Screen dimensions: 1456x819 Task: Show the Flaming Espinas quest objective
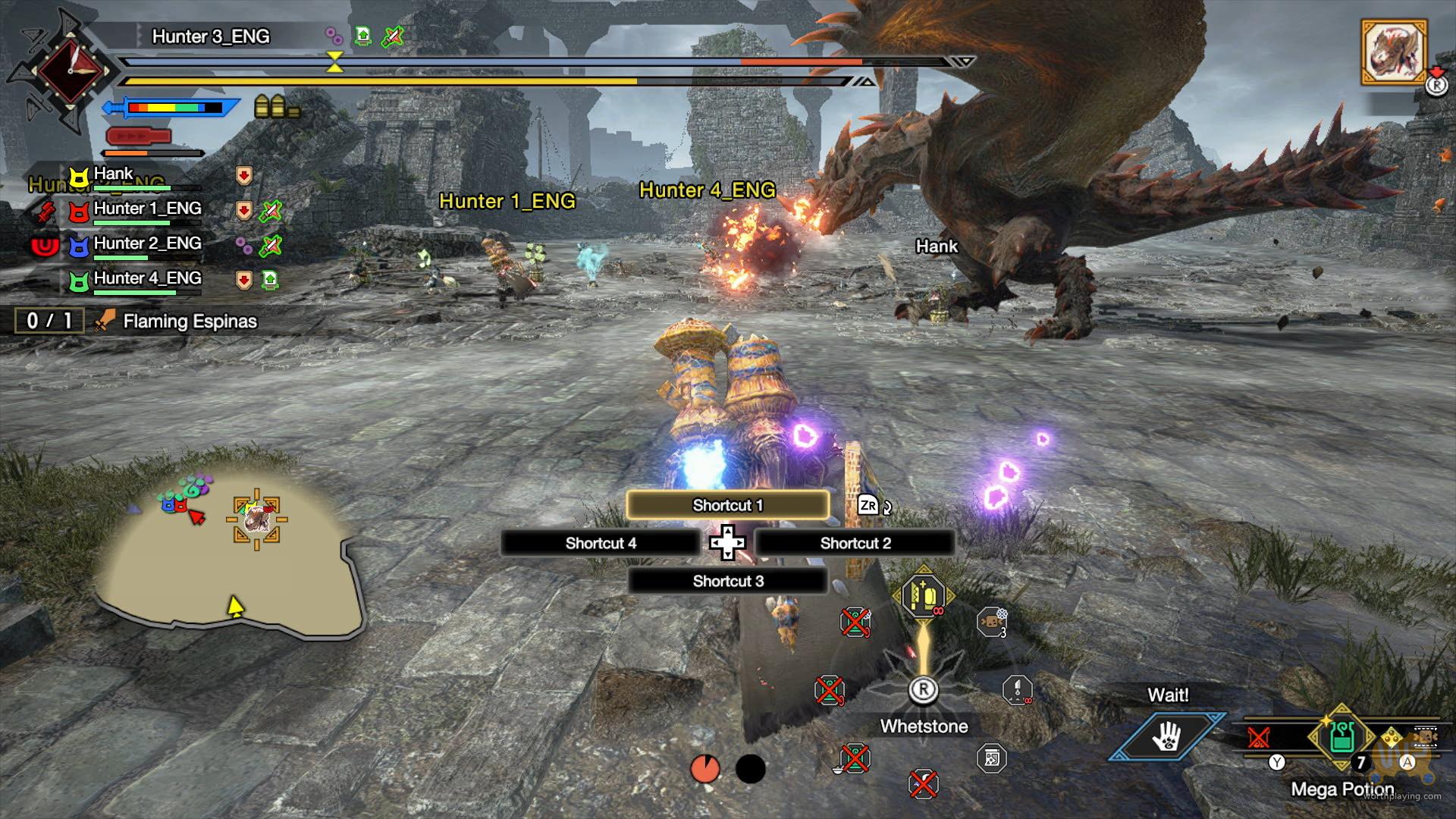tap(190, 322)
